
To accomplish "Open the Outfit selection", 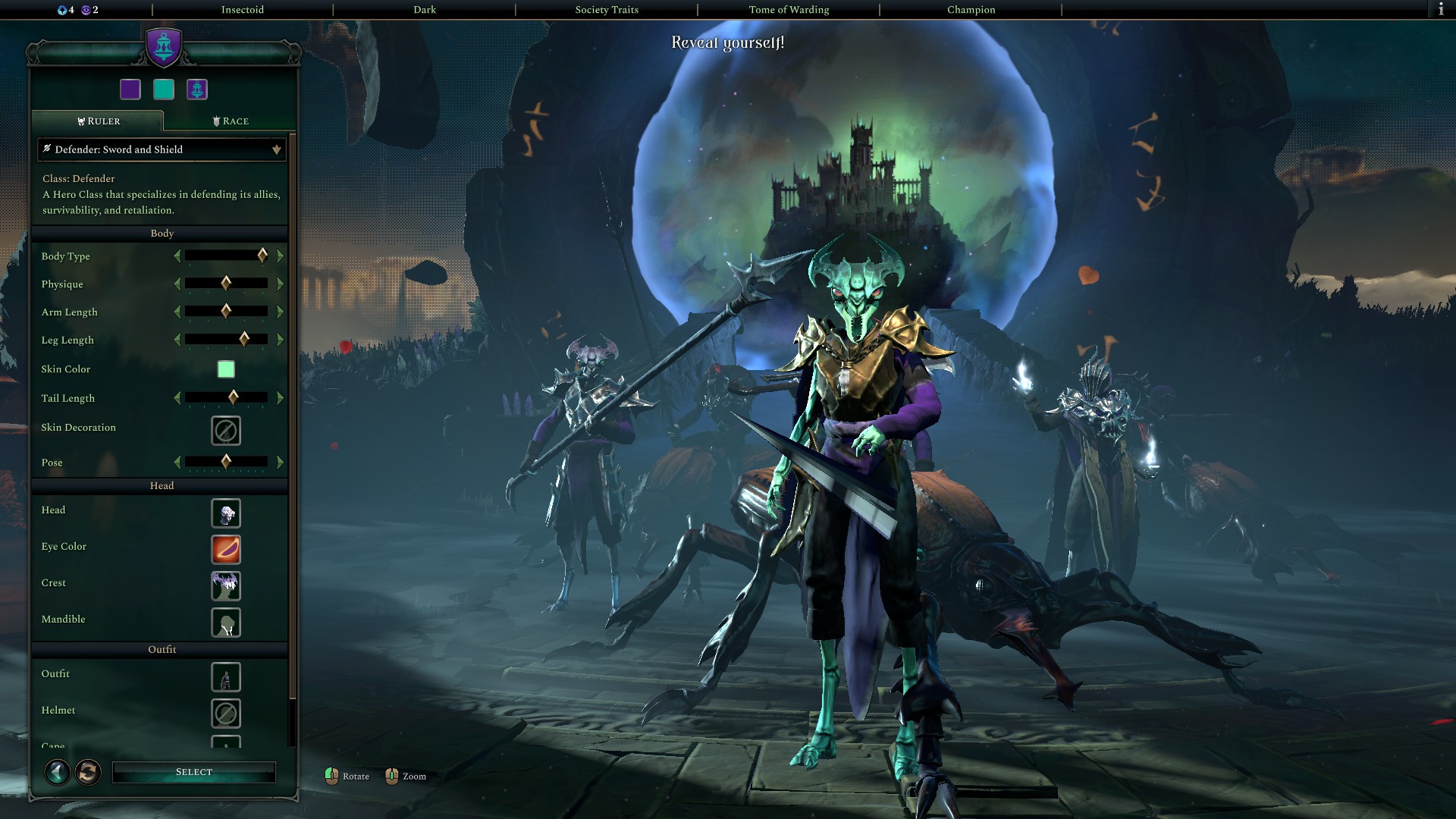I will click(226, 677).
